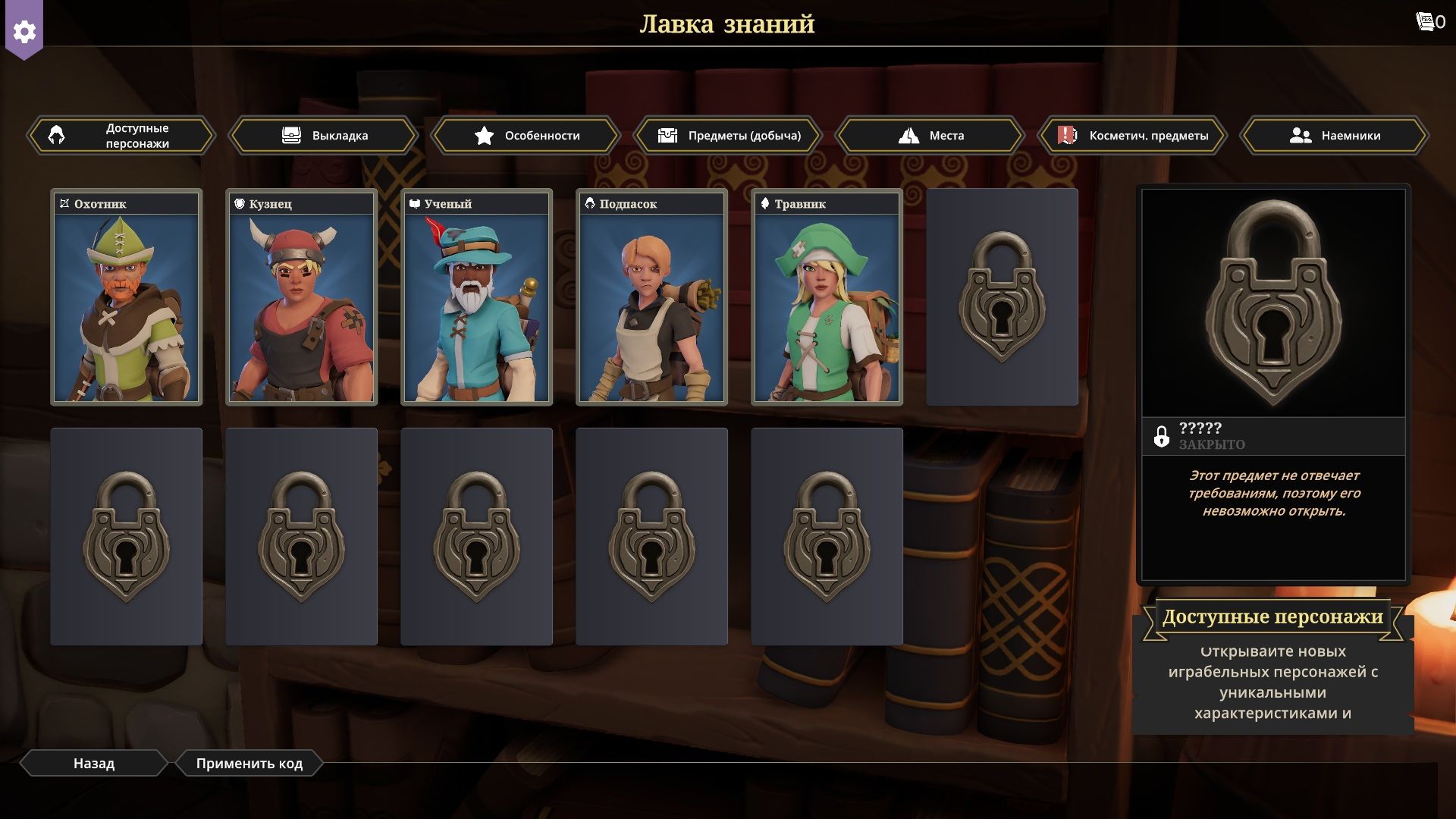Go back with the Назад button
1456x819 pixels.
coord(93,764)
